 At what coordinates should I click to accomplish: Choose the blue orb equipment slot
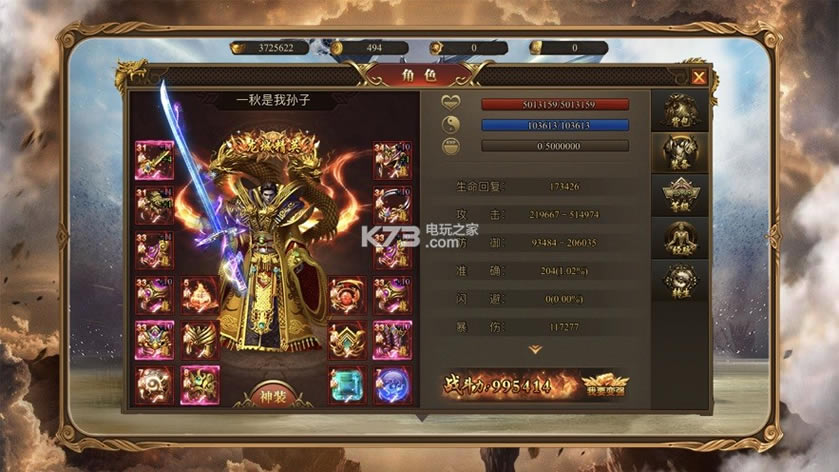point(392,385)
